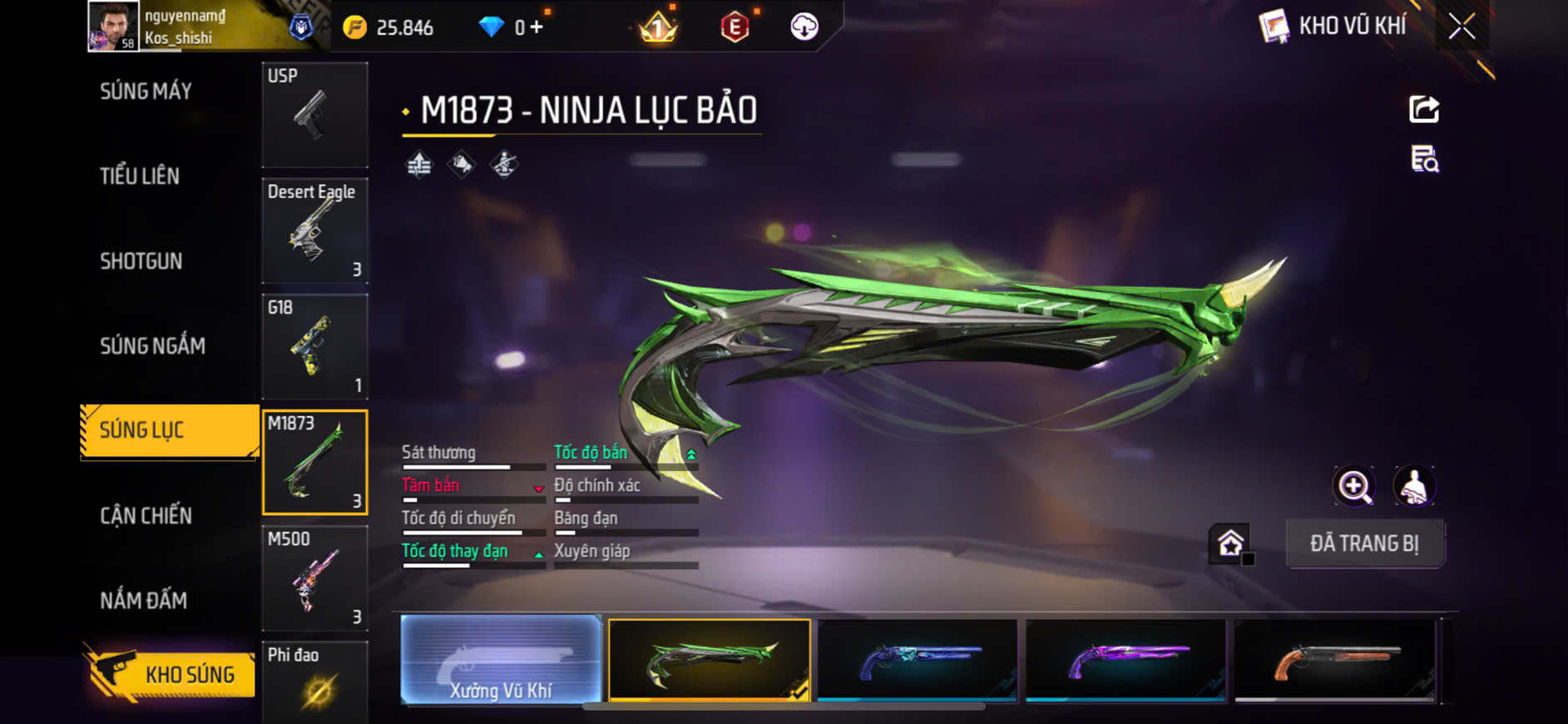Select the USP pistol slot
Image resolution: width=1568 pixels, height=724 pixels.
[314, 115]
